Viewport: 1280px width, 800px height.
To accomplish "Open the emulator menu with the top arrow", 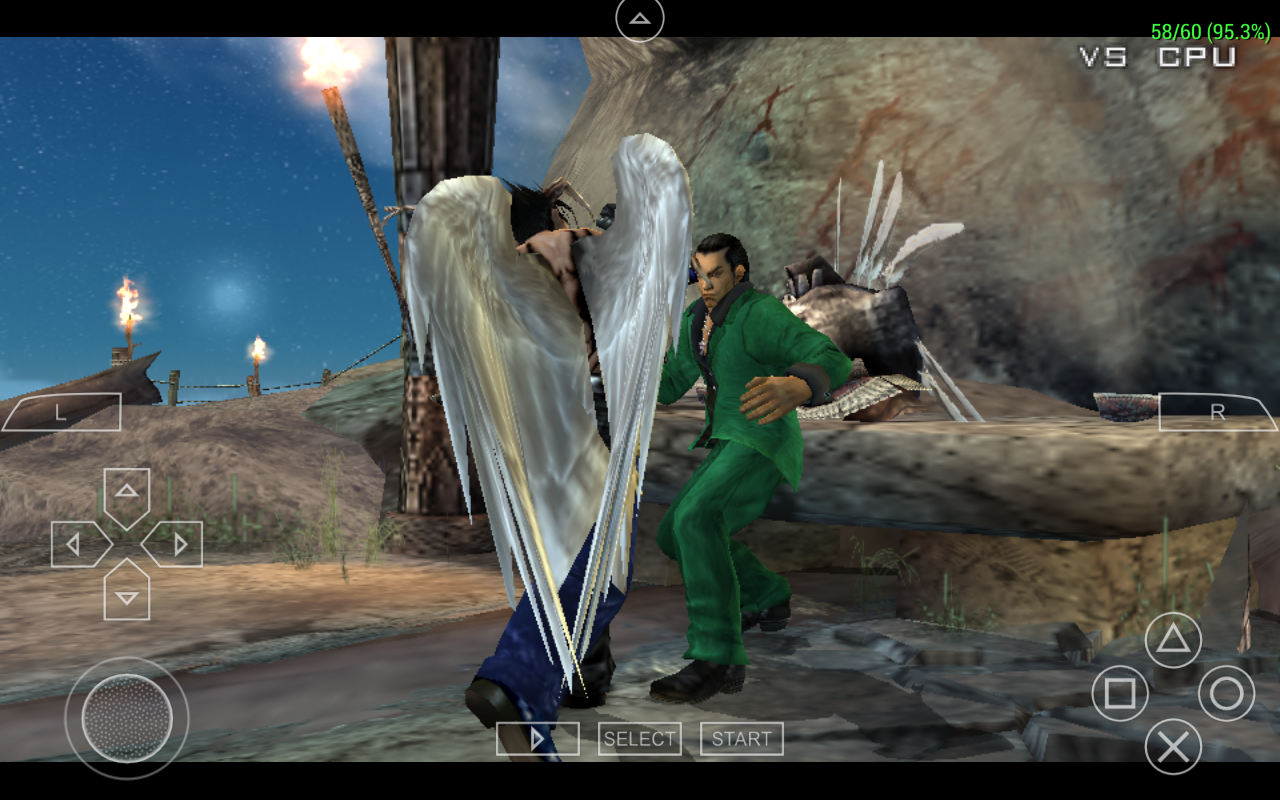I will pyautogui.click(x=640, y=19).
